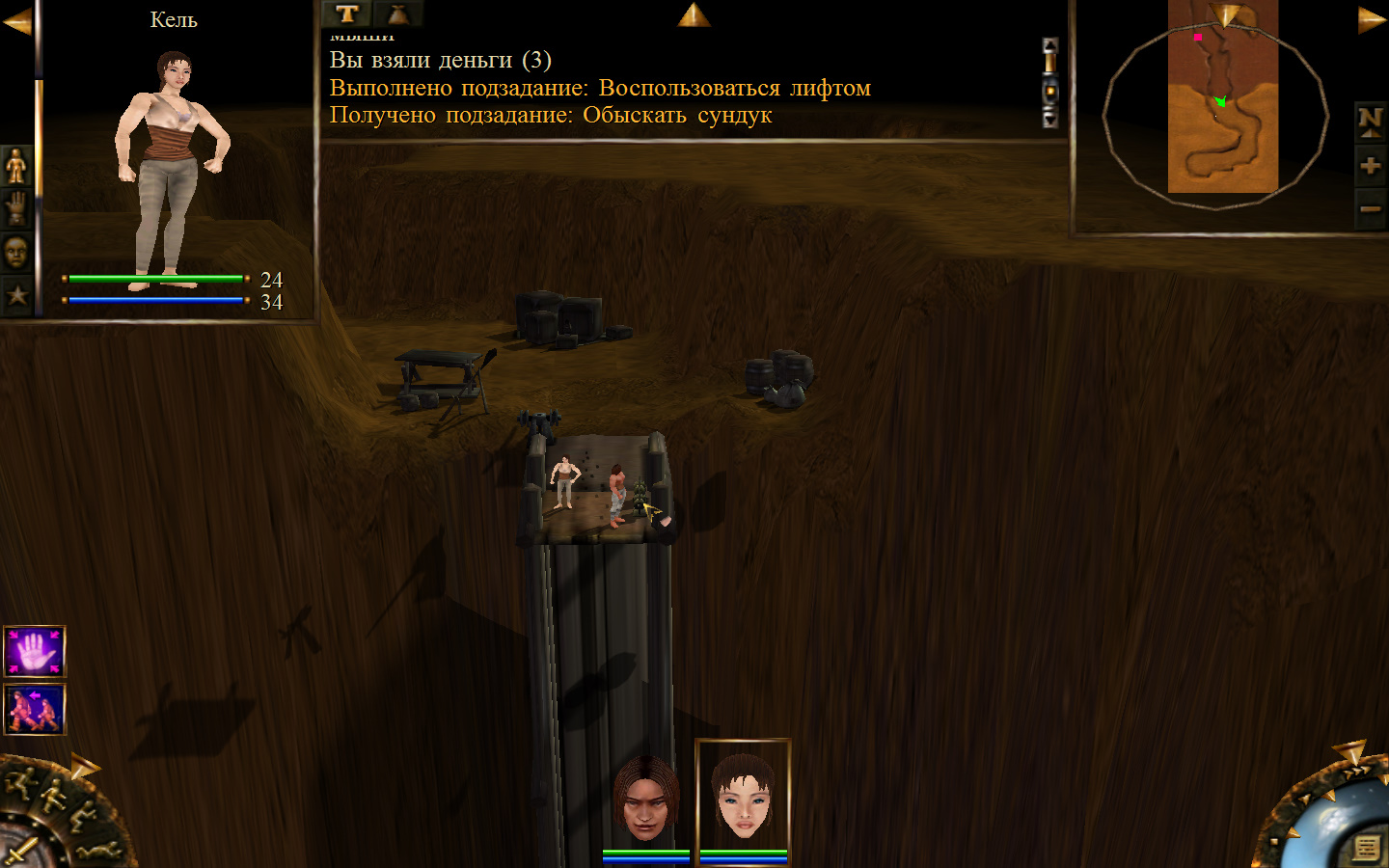Select the red-haired party member portrait
The width and height of the screenshot is (1389, 868).
[x=646, y=798]
